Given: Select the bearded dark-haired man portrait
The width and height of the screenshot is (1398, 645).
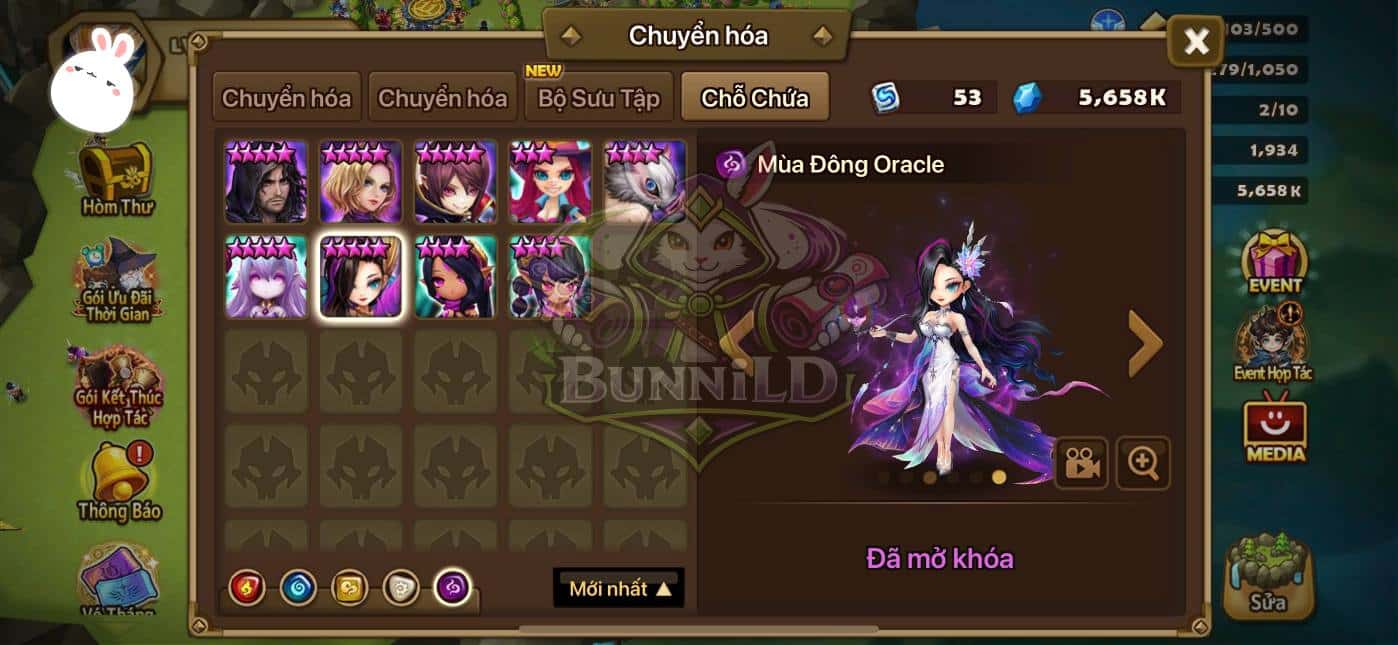Looking at the screenshot, I should point(266,182).
